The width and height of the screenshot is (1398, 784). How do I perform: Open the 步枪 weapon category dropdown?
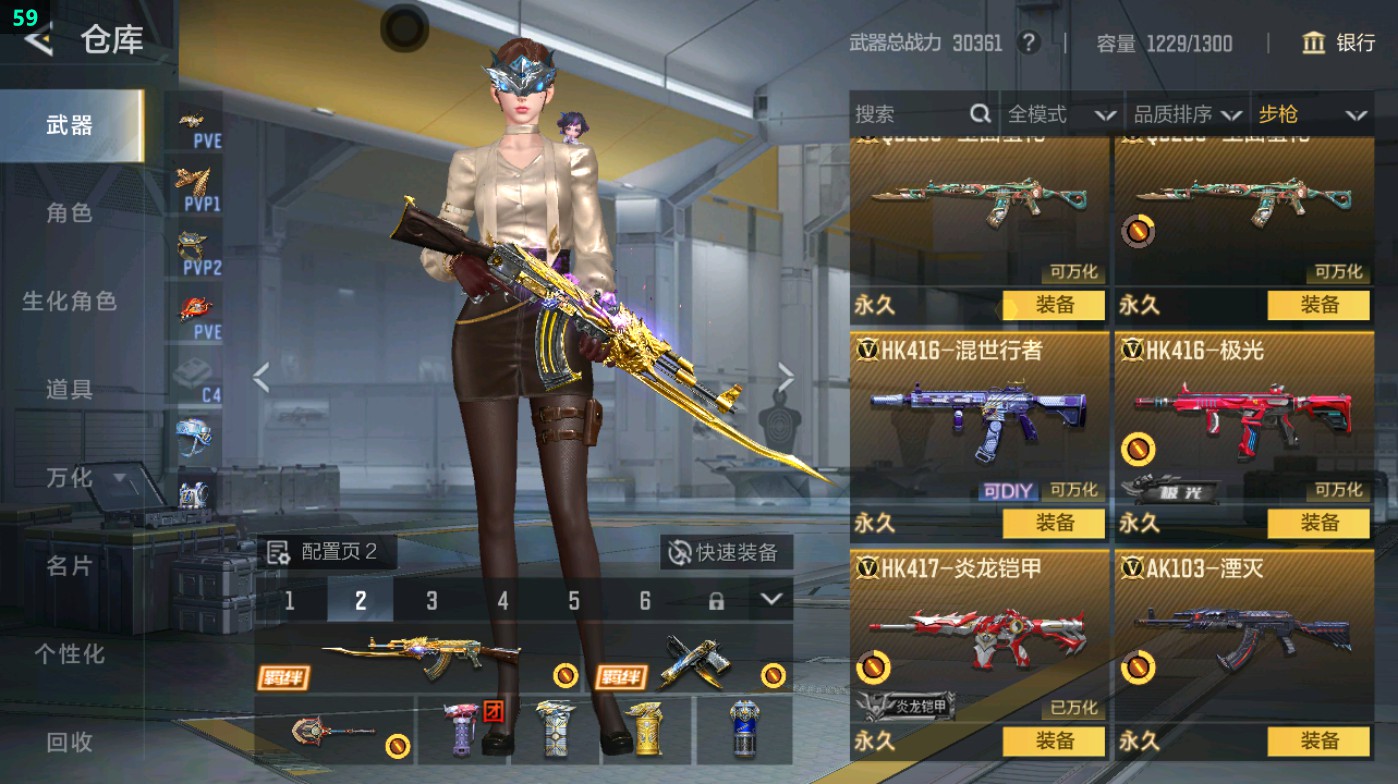point(1310,114)
